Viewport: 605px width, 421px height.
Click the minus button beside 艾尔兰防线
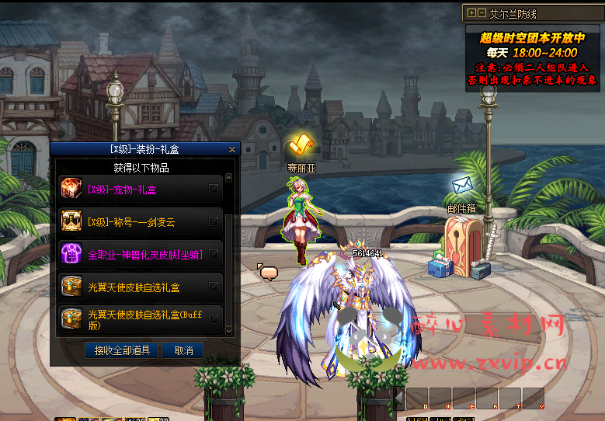click(479, 13)
